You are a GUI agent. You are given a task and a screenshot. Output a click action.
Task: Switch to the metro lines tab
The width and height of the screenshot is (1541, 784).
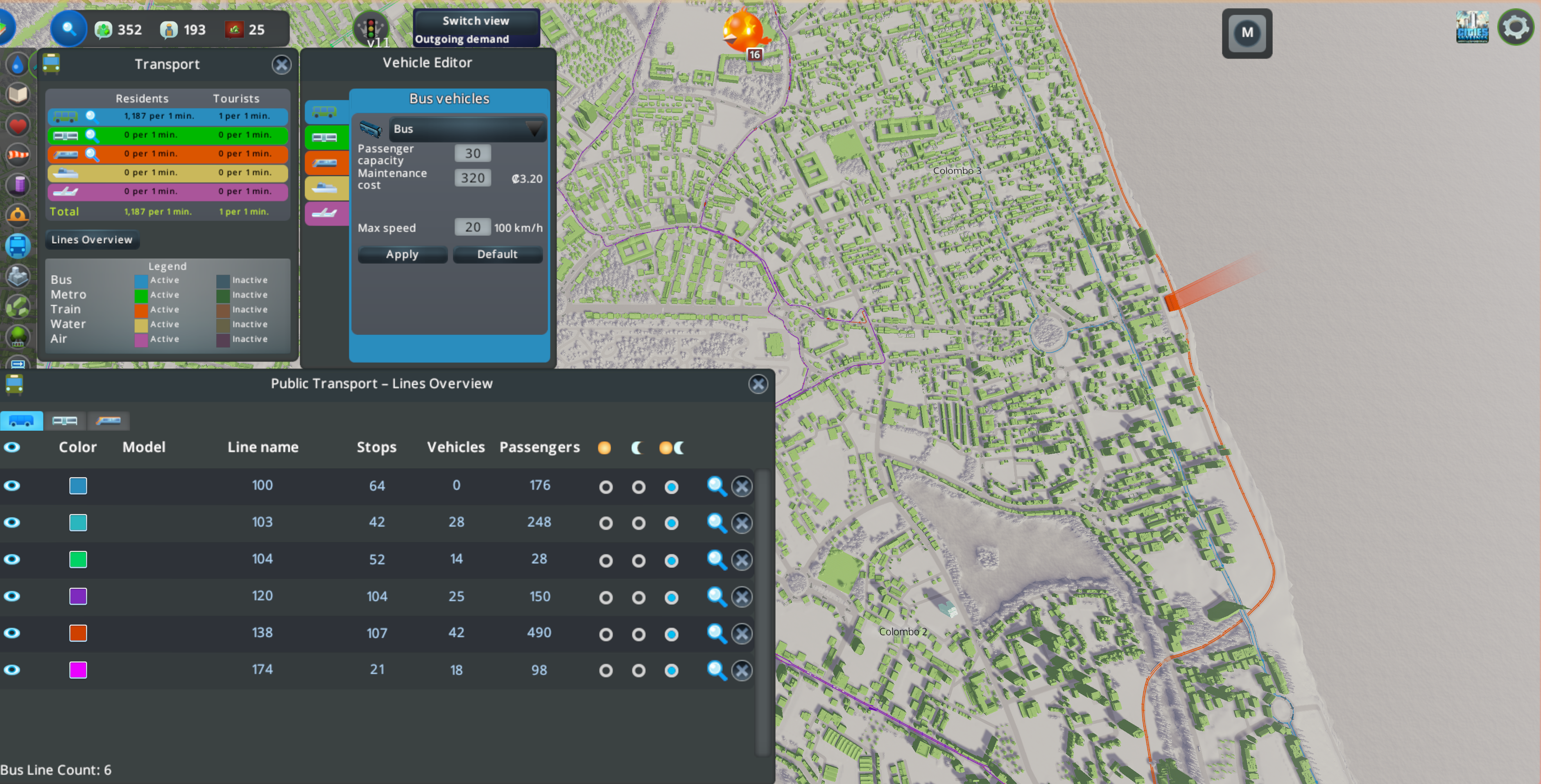[x=65, y=421]
